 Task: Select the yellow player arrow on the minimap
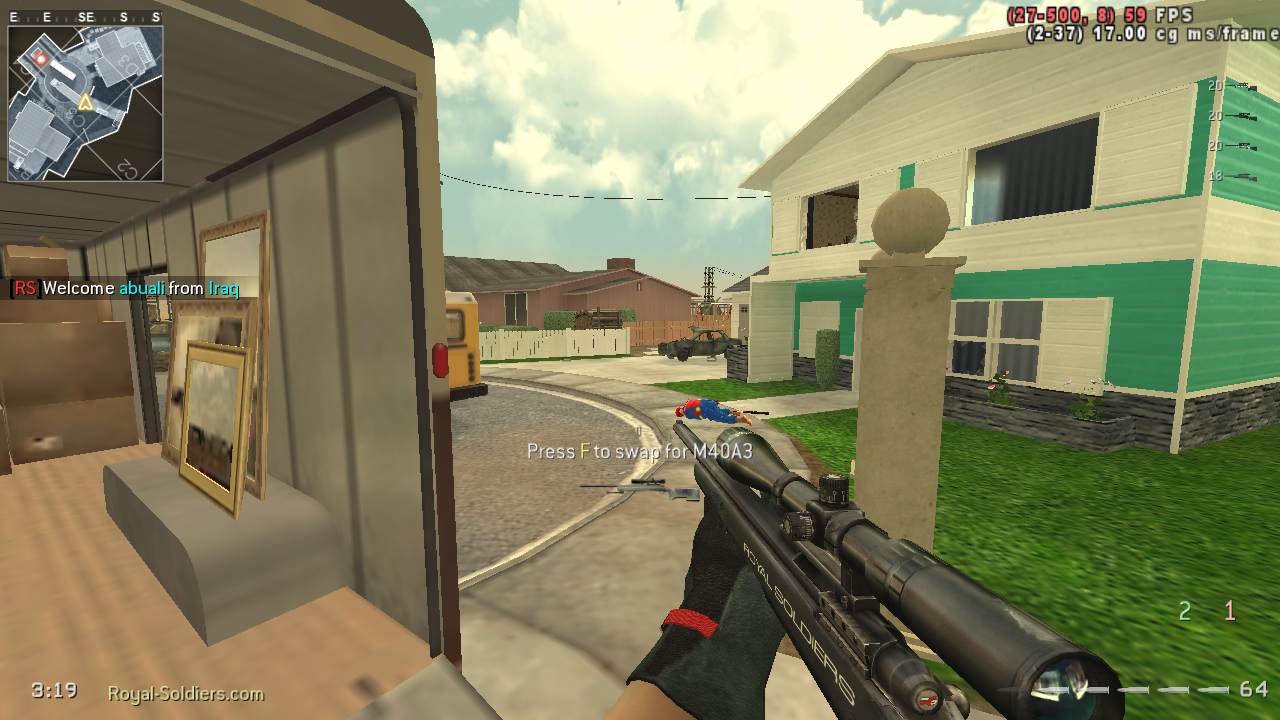[86, 102]
